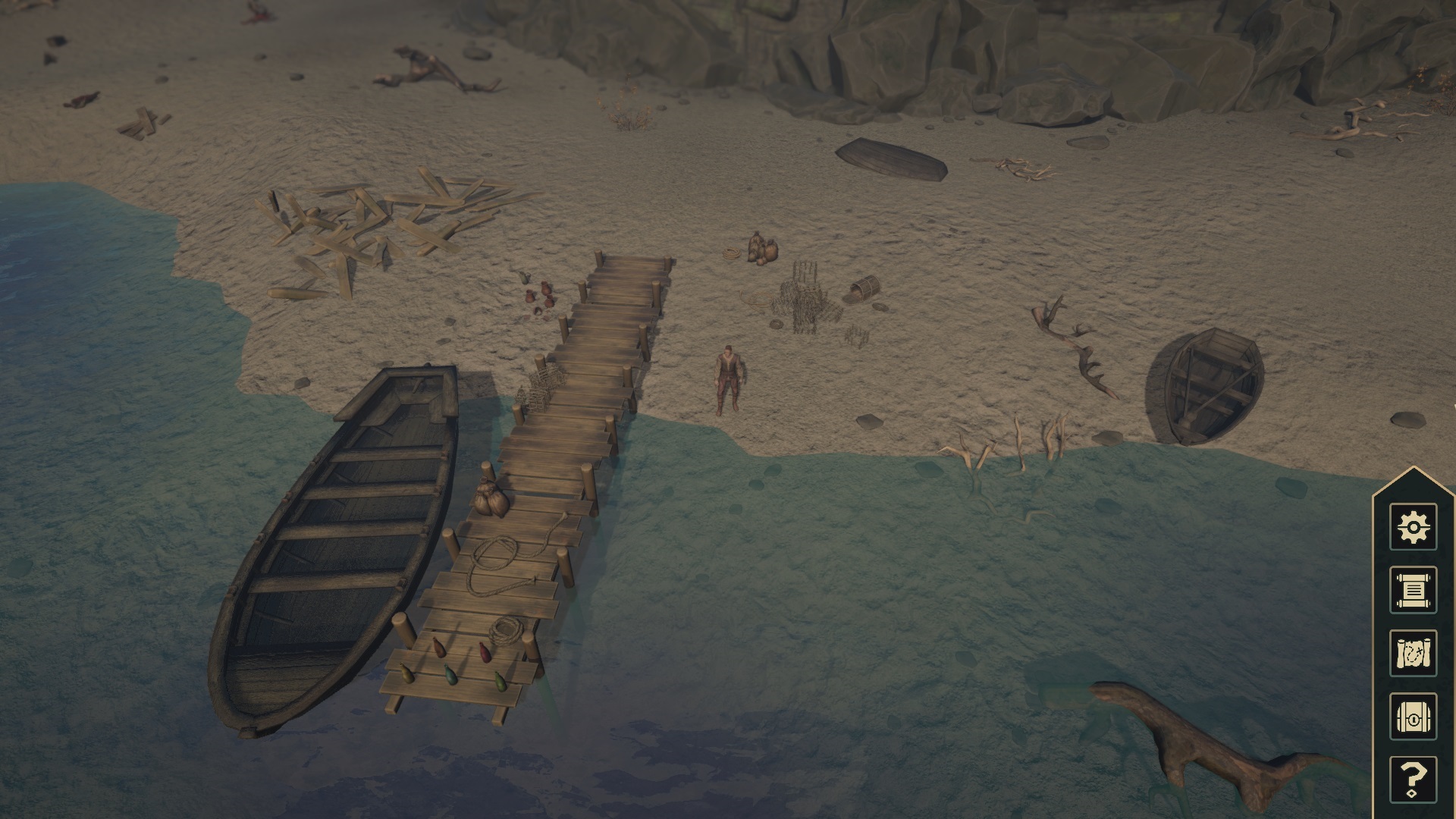Open the scroll journal icon
Image resolution: width=1456 pixels, height=819 pixels.
coord(1413,589)
